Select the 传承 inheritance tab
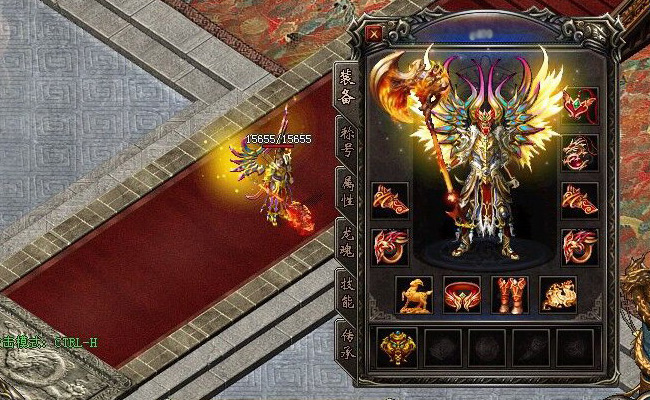 pyautogui.click(x=347, y=341)
